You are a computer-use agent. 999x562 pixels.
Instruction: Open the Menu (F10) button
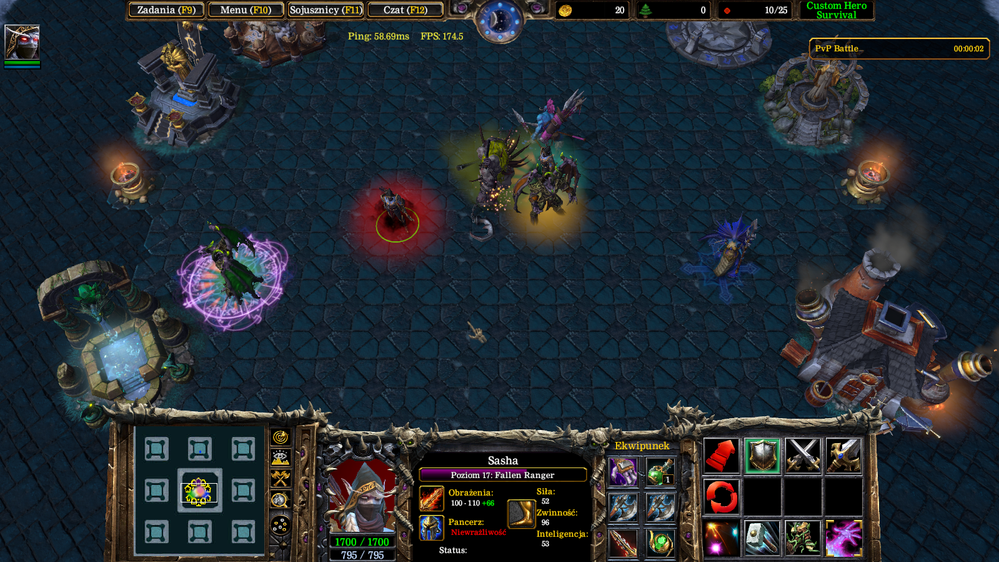[246, 10]
